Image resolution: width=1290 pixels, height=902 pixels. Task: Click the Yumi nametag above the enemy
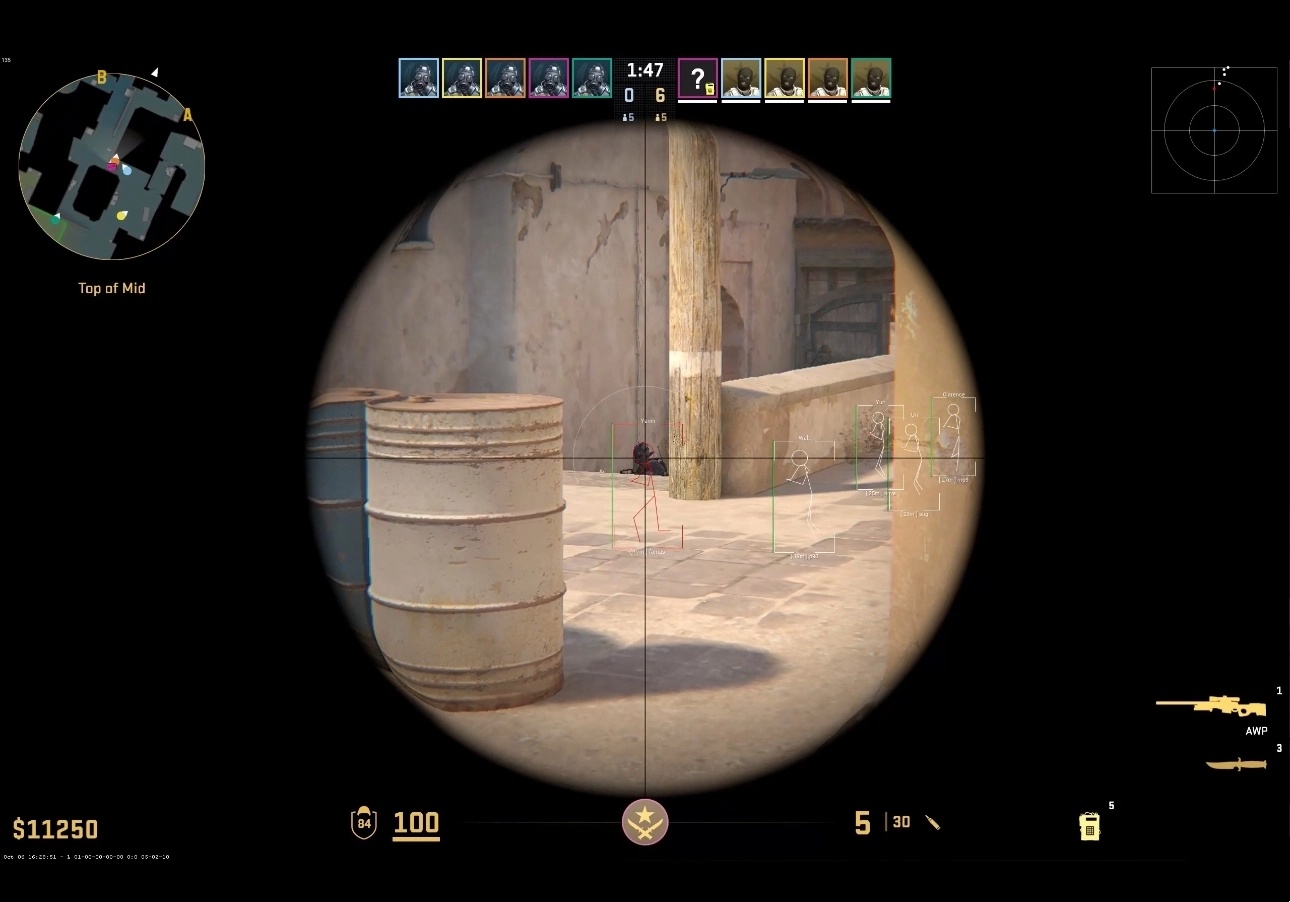point(648,421)
